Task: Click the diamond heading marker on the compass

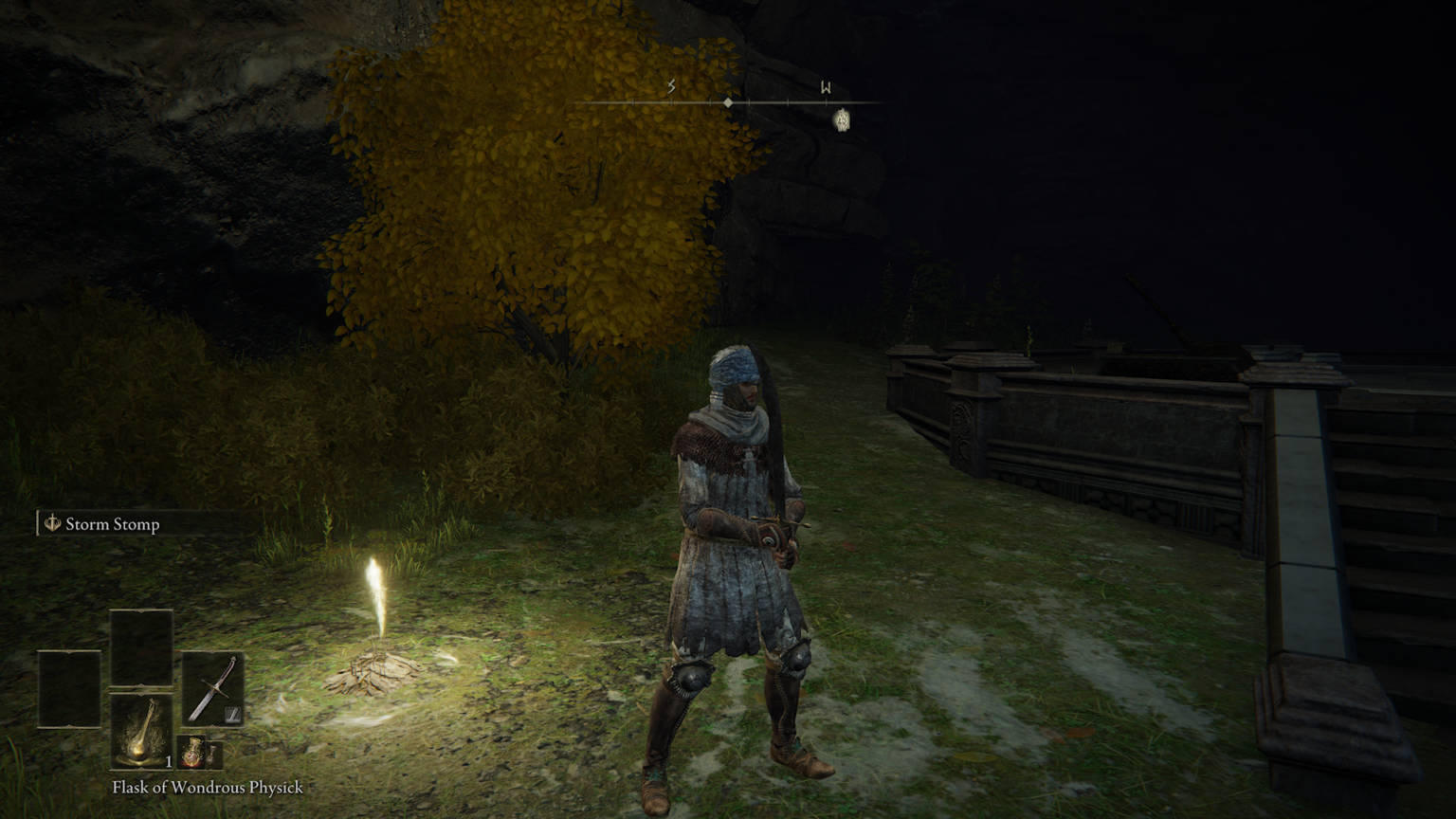Action: click(x=727, y=102)
